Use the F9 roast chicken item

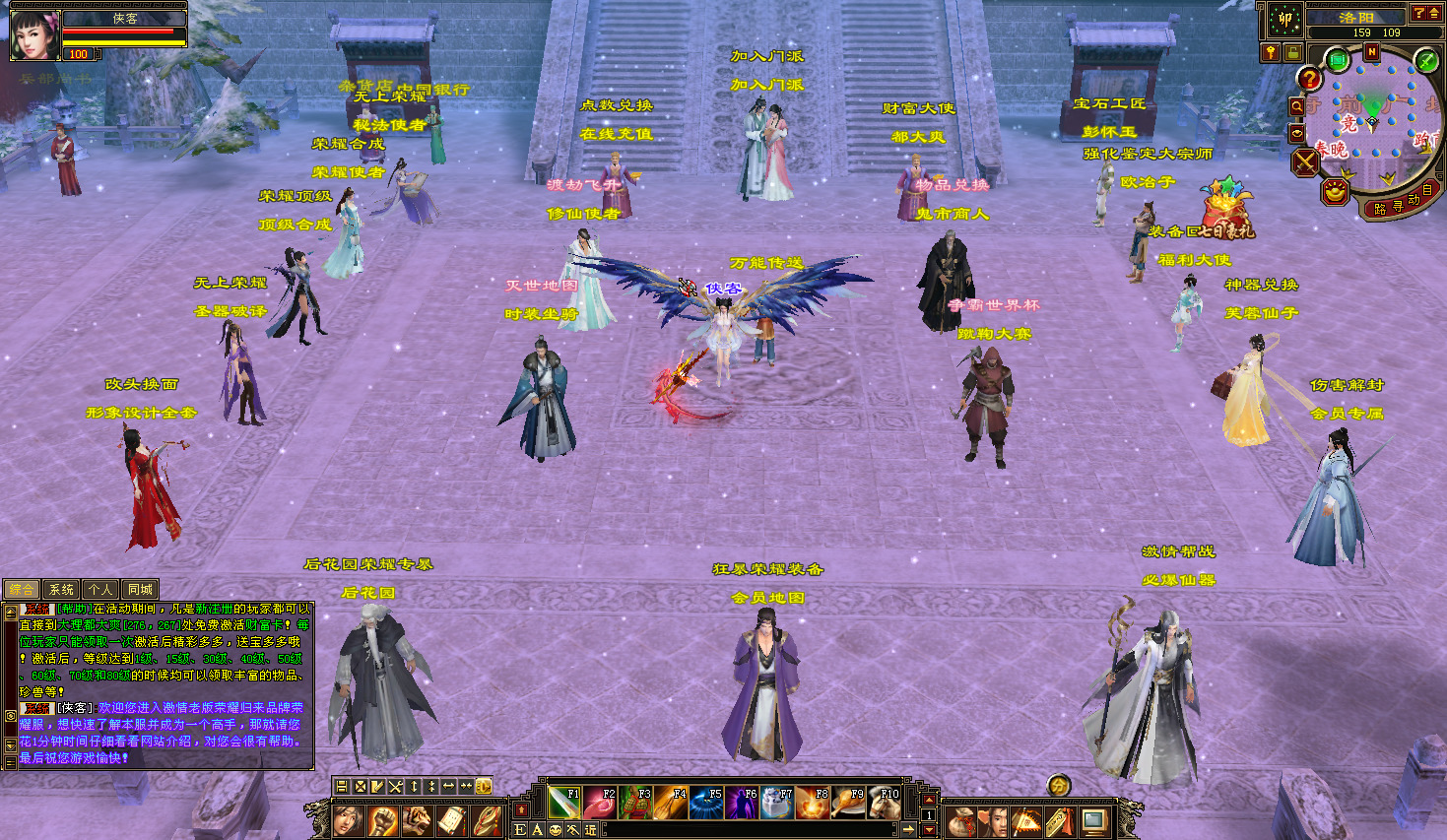pyautogui.click(x=848, y=803)
